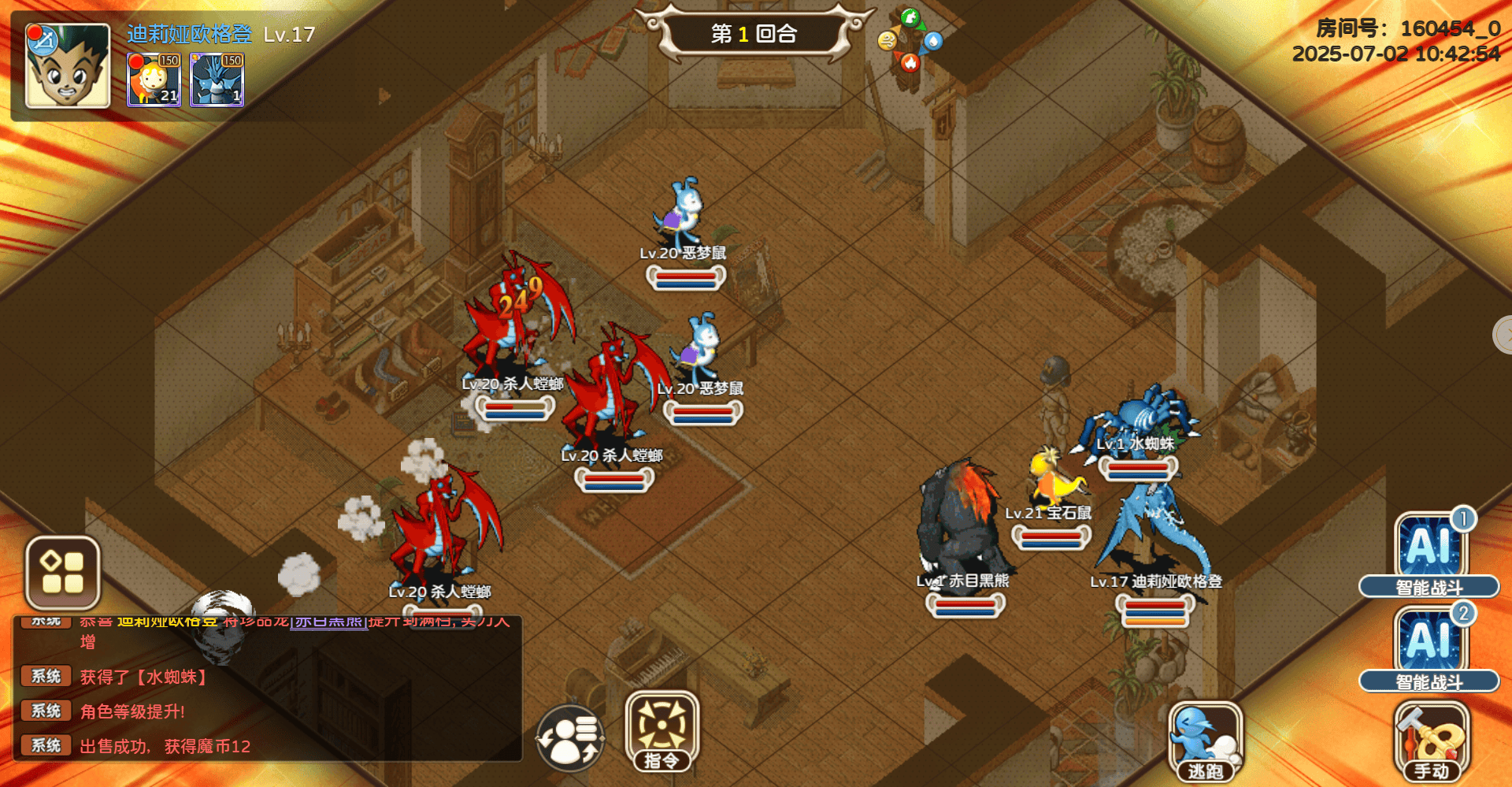Show the elemental affinity wheel

[x=910, y=41]
